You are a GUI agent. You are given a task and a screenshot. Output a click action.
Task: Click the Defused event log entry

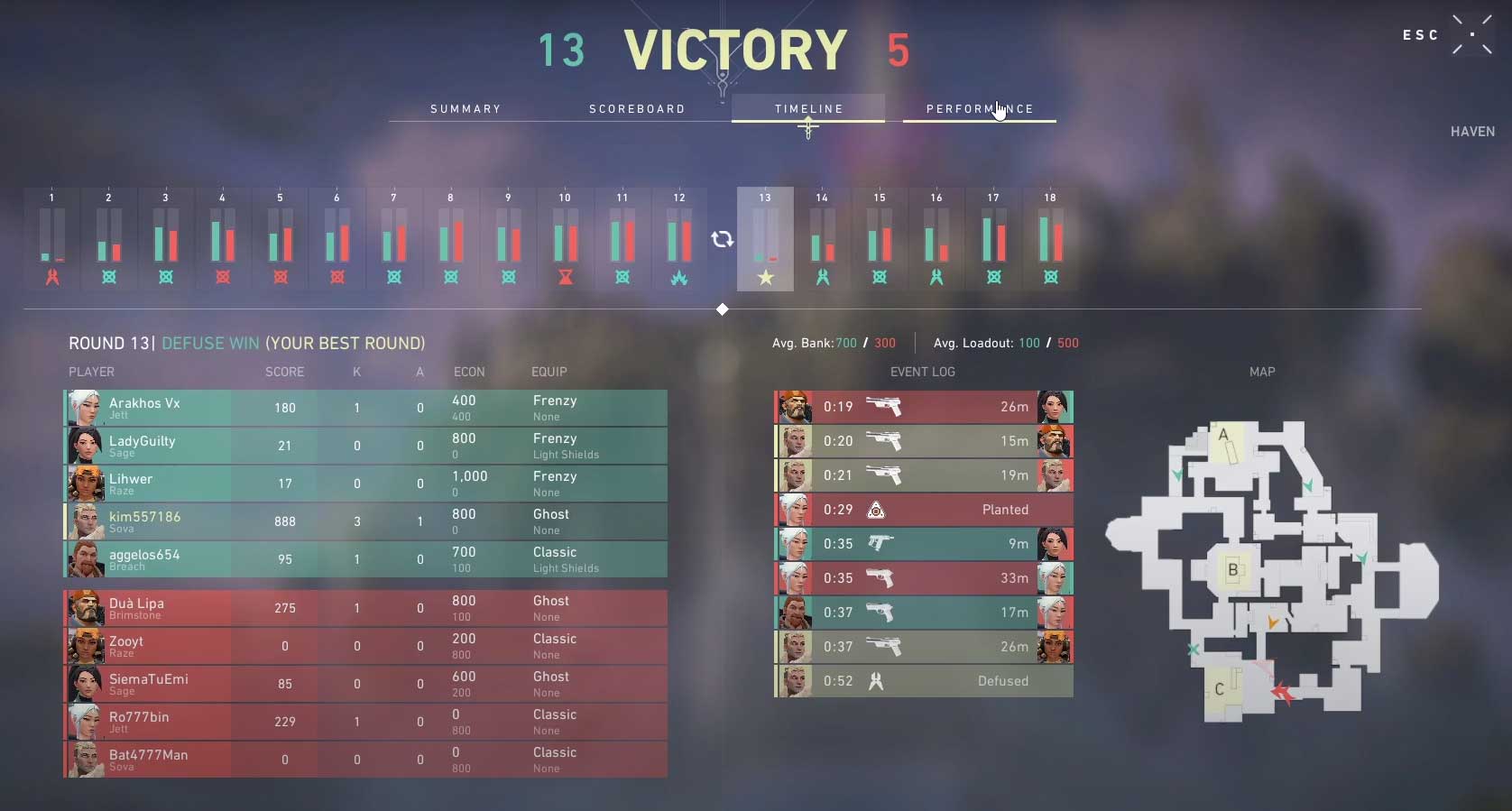[924, 681]
